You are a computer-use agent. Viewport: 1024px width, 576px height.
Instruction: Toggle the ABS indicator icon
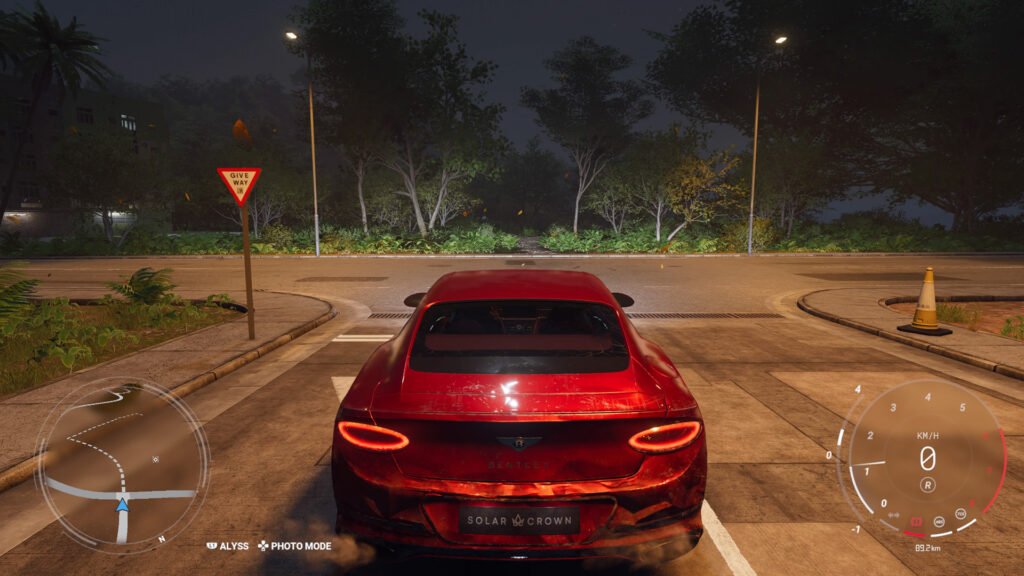tap(940, 522)
